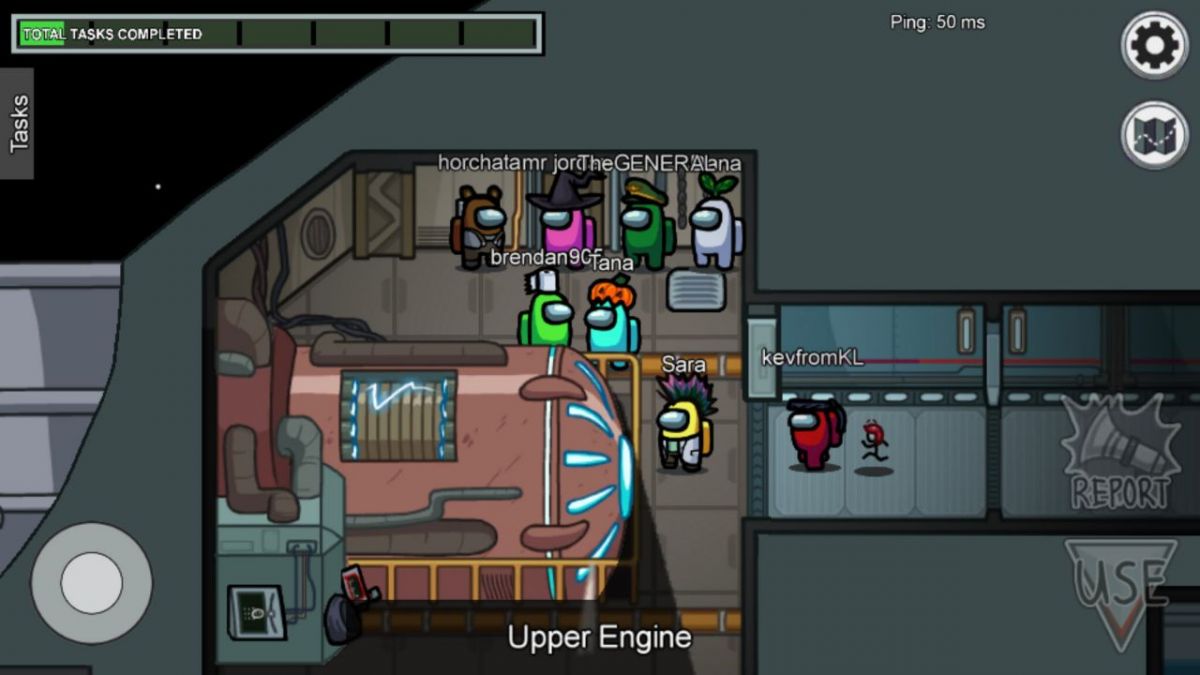
Task: Open the gear settings menu
Action: (1154, 45)
